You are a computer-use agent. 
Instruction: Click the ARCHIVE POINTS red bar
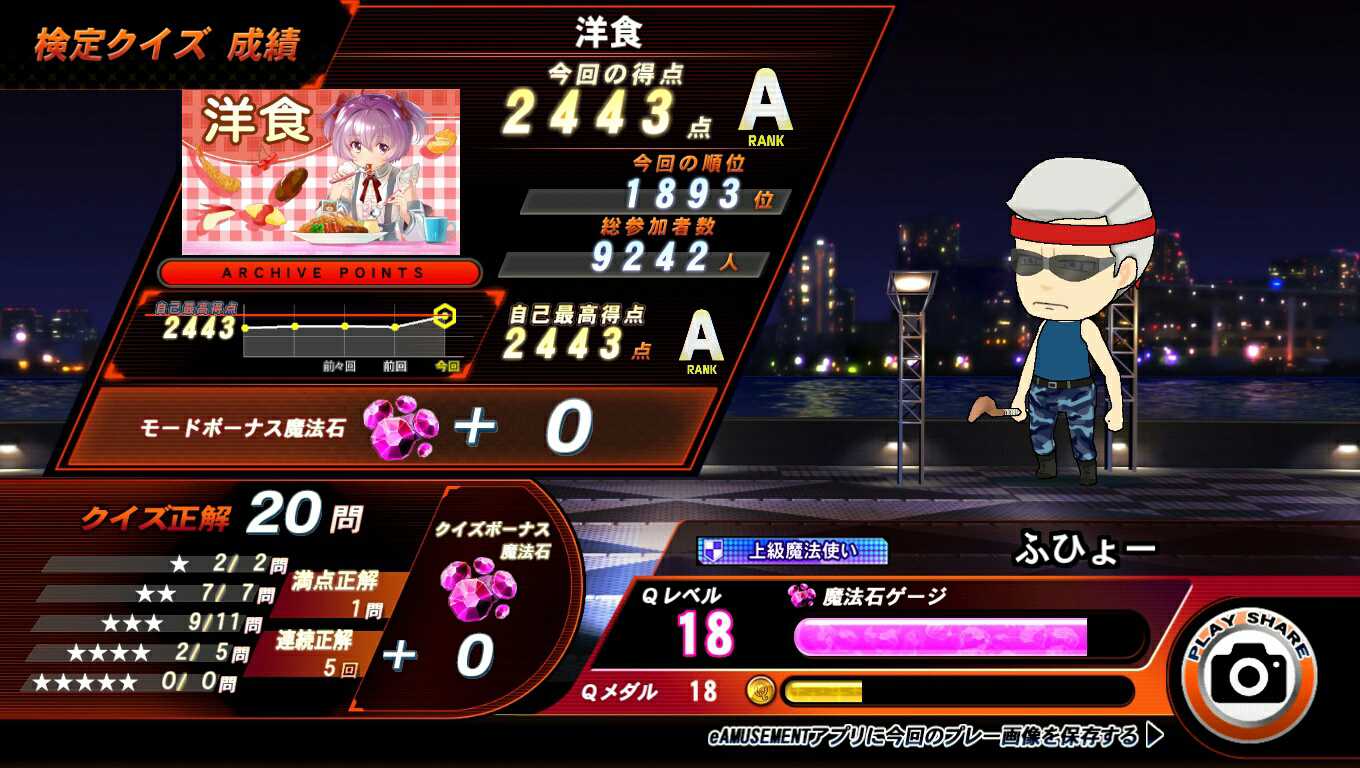(x=321, y=273)
